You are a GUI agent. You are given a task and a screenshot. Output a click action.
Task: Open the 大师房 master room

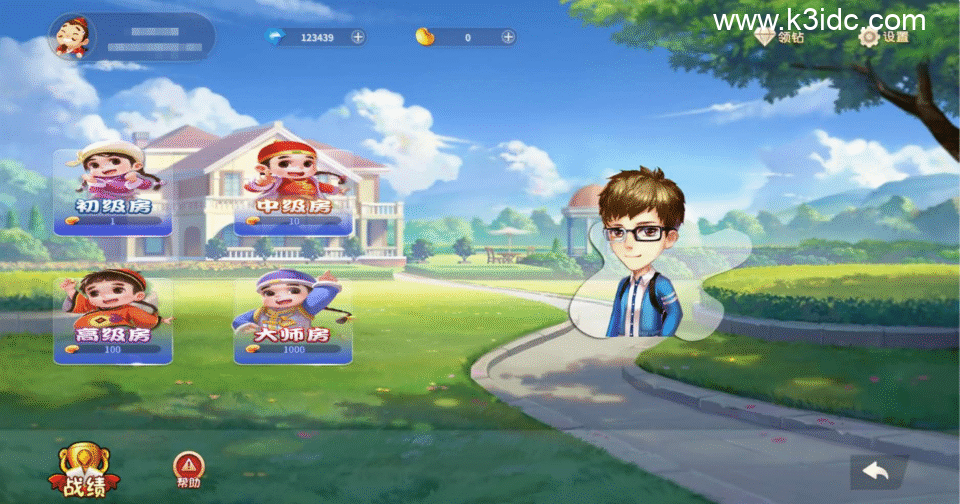click(x=293, y=317)
